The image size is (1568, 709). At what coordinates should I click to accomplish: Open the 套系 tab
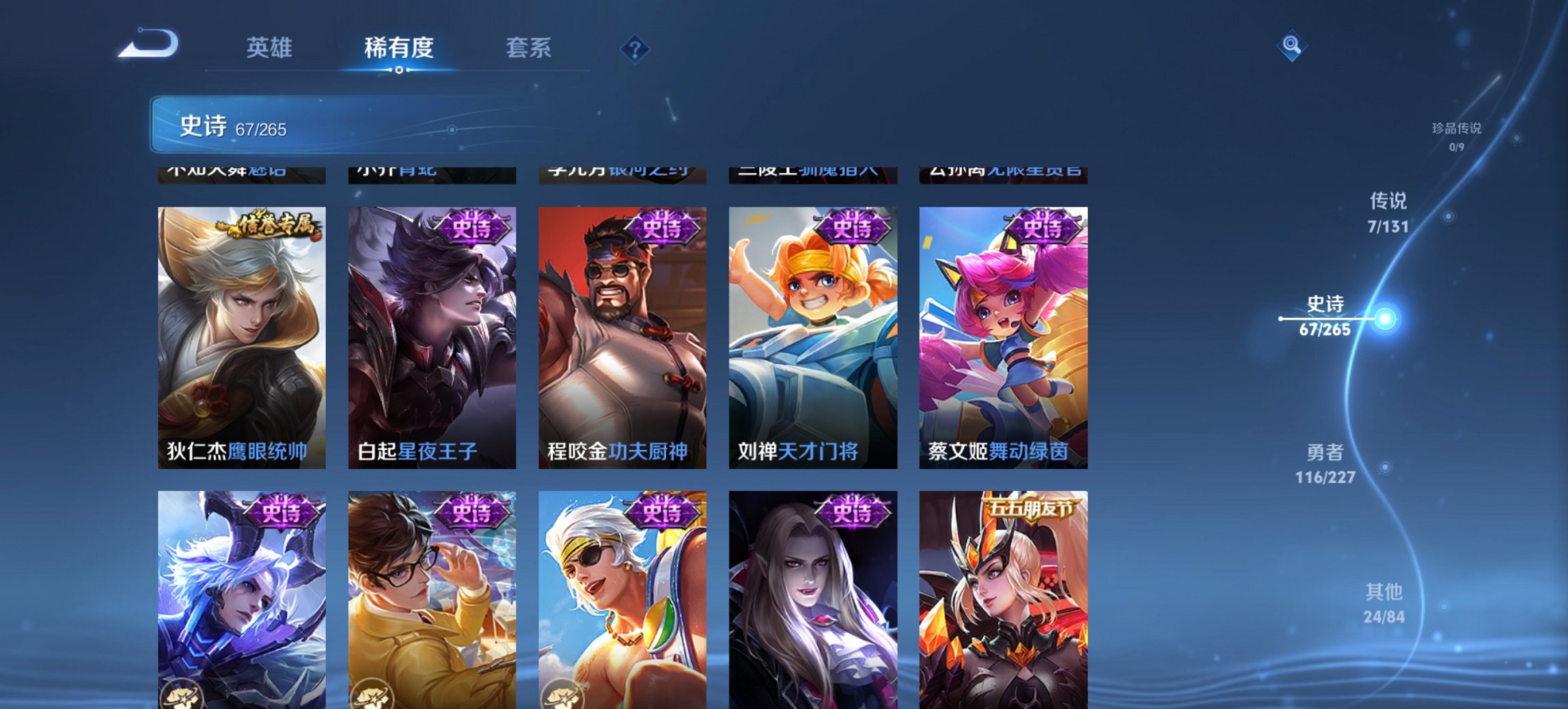[x=529, y=49]
